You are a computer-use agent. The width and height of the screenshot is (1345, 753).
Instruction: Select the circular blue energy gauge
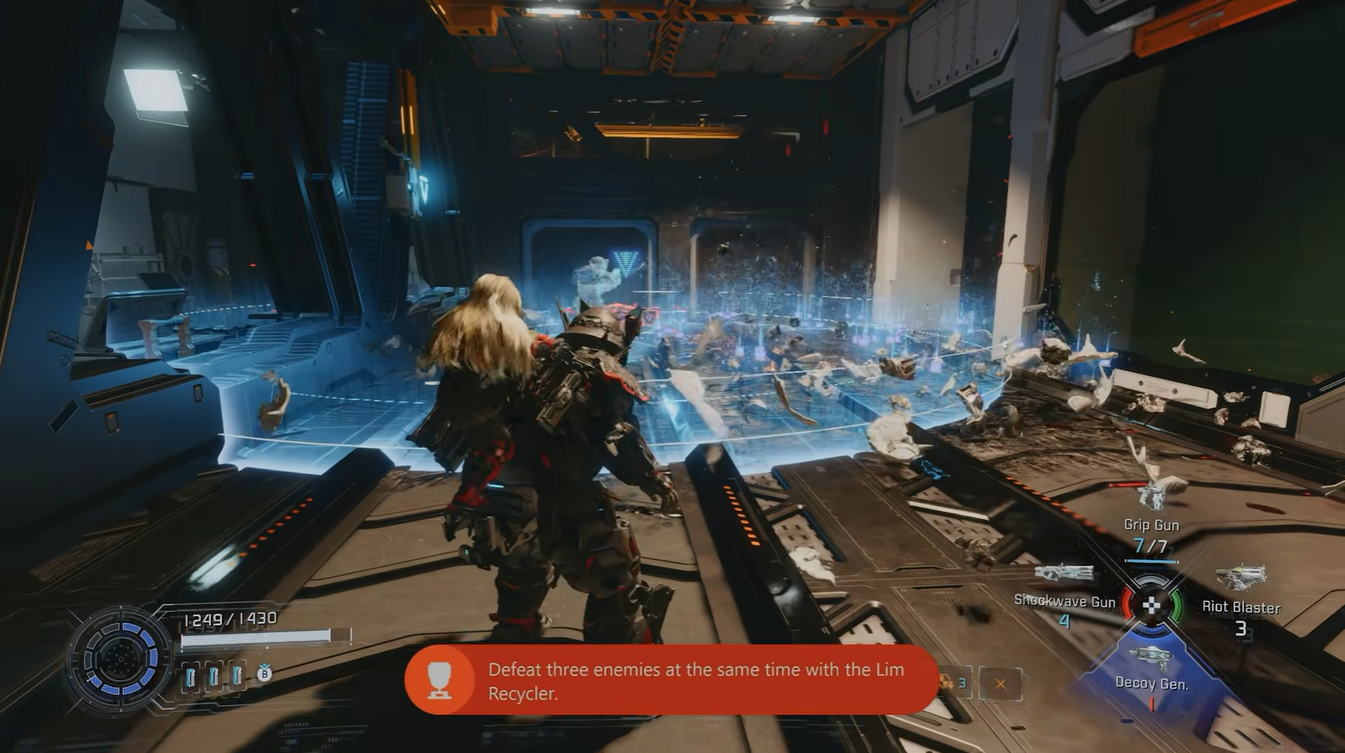120,658
